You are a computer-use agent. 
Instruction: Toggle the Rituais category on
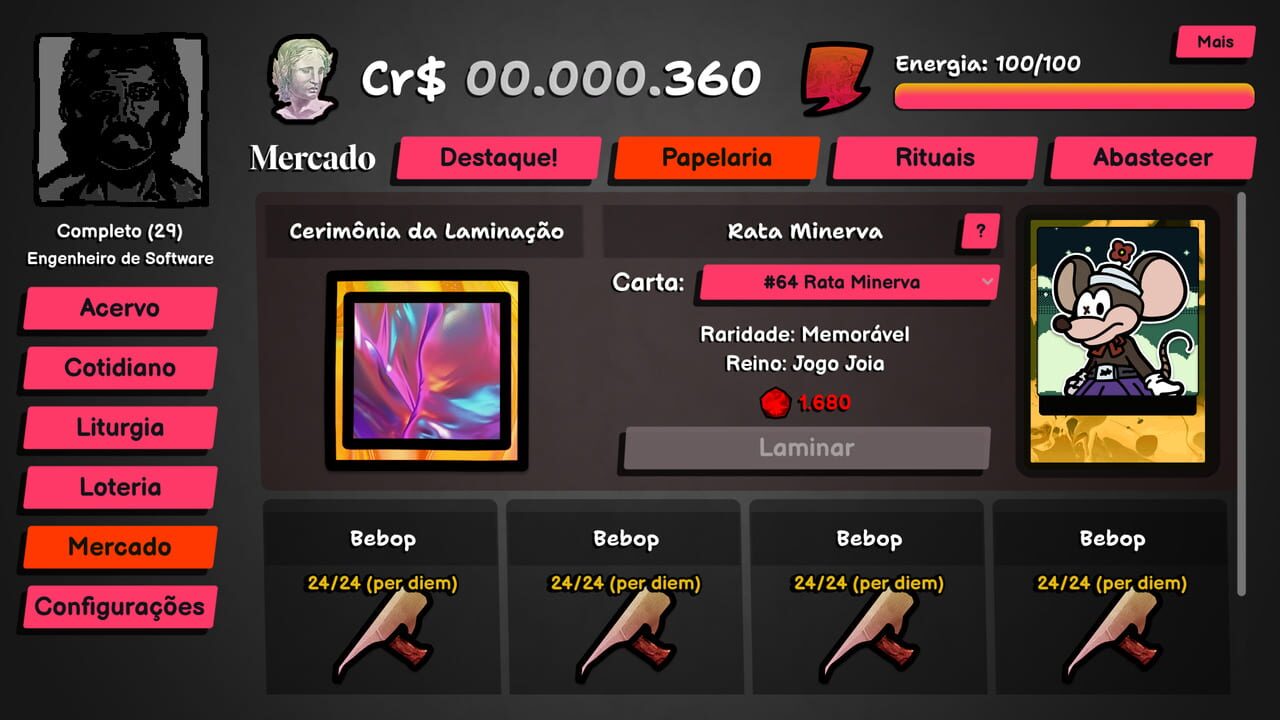pyautogui.click(x=933, y=157)
